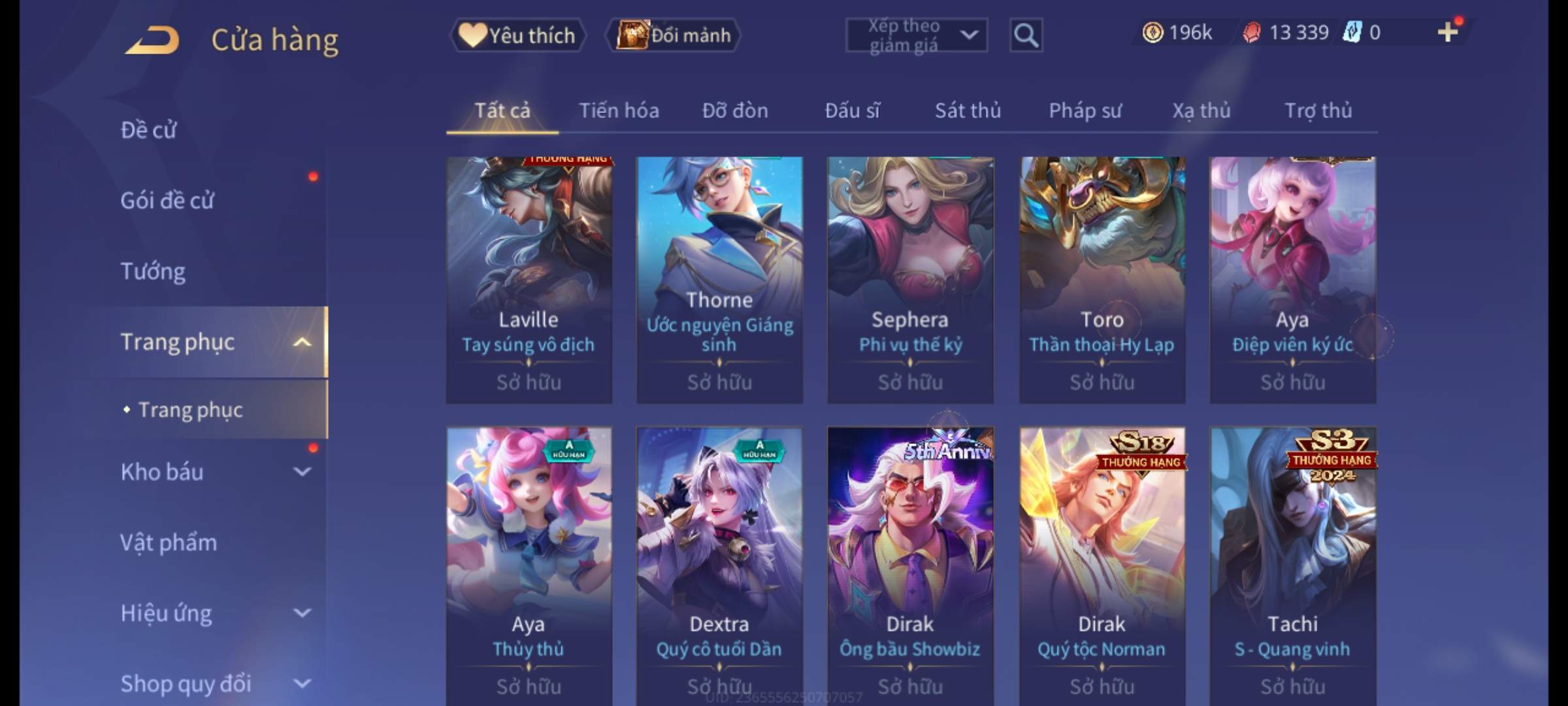Select Laville Tay súng vô địch skin card
This screenshot has width=1568, height=706.
pyautogui.click(x=529, y=279)
